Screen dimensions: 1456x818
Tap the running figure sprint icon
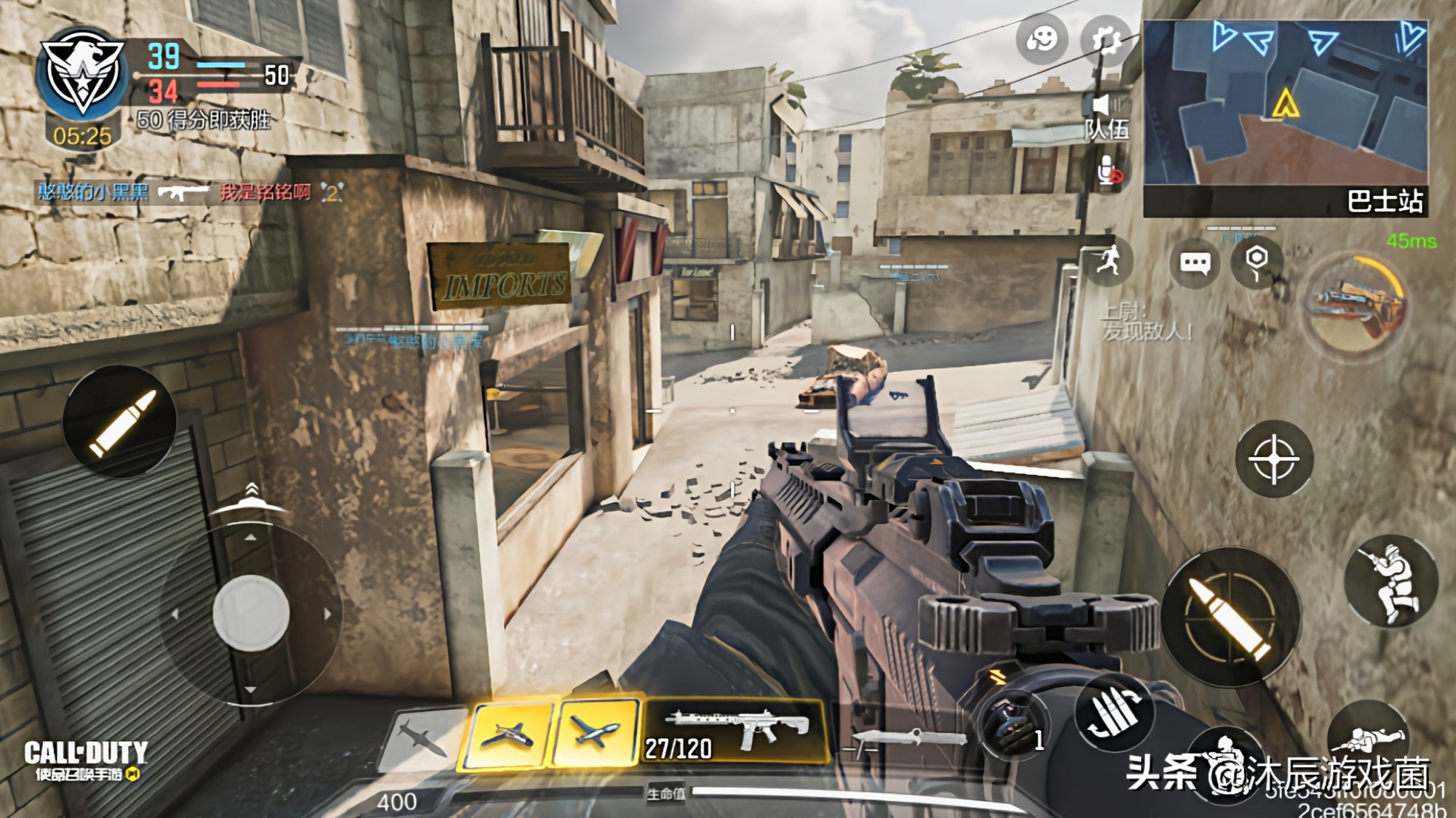1109,261
